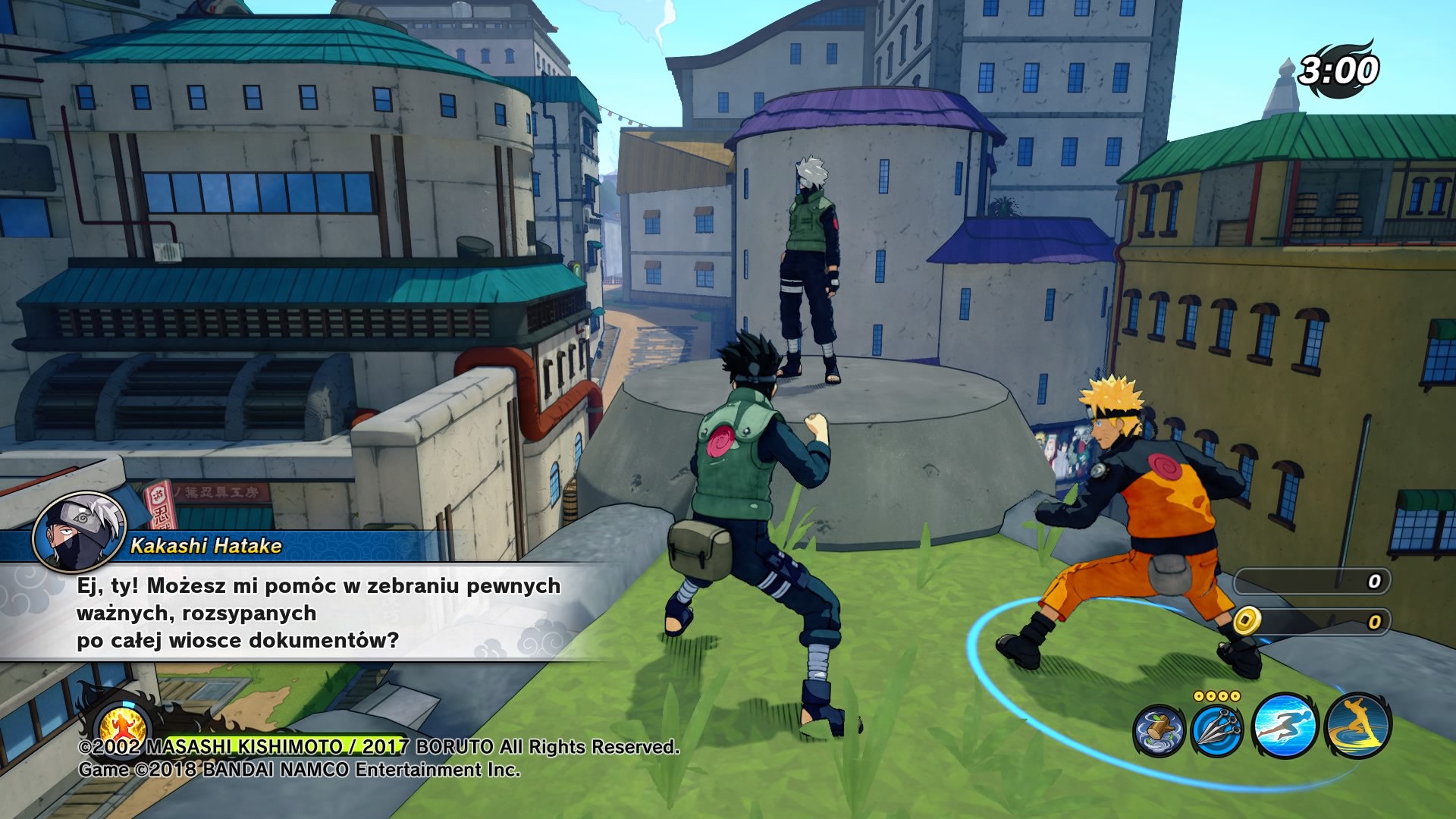Screen dimensions: 1456x819
Task: Click the gold coin counter icon
Action: 1246,621
